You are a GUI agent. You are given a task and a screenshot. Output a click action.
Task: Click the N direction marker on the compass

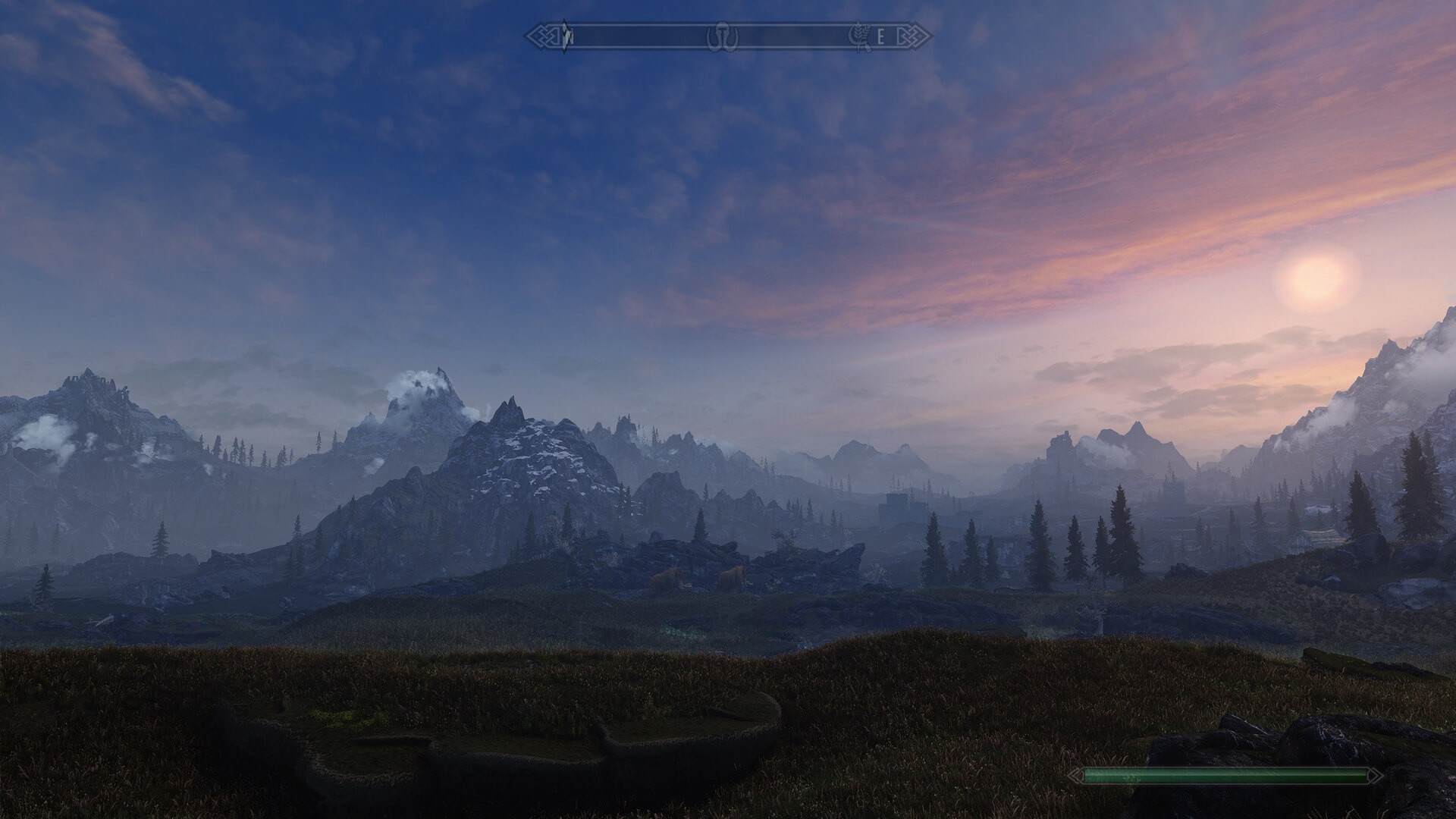point(570,36)
